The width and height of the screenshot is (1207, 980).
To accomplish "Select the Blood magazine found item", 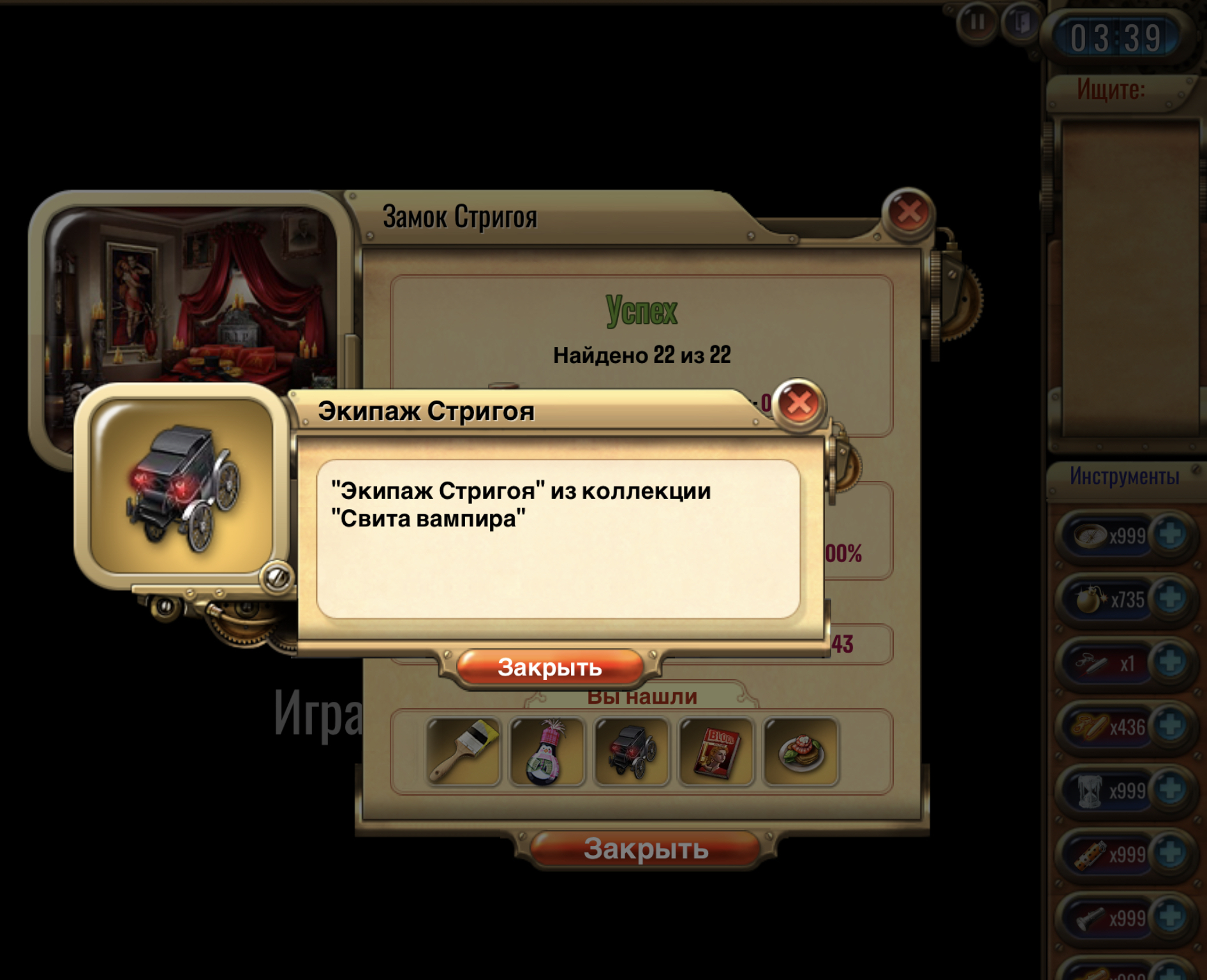I will pos(717,751).
